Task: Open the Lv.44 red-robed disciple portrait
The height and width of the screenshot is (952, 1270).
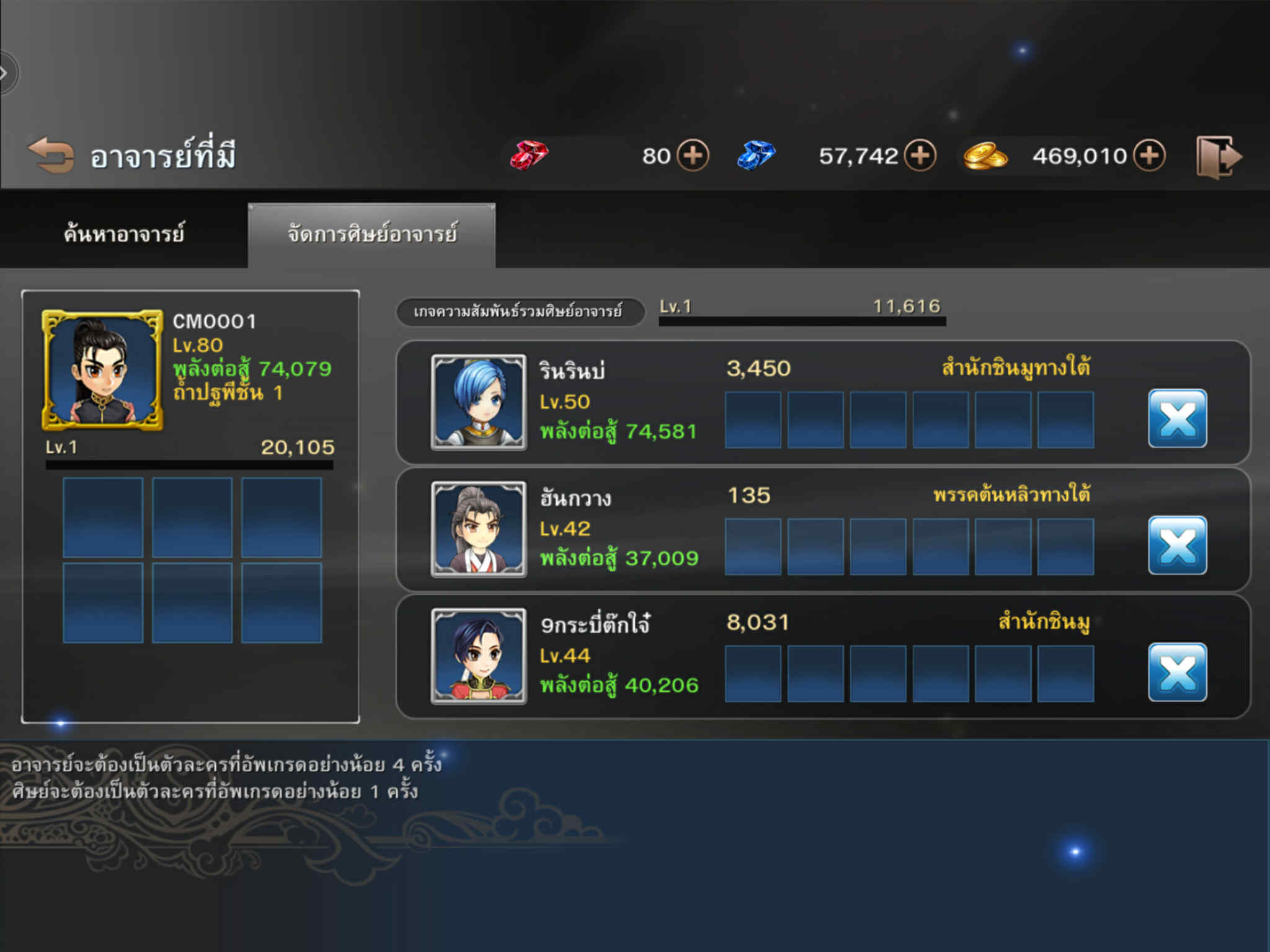Action: coord(478,656)
